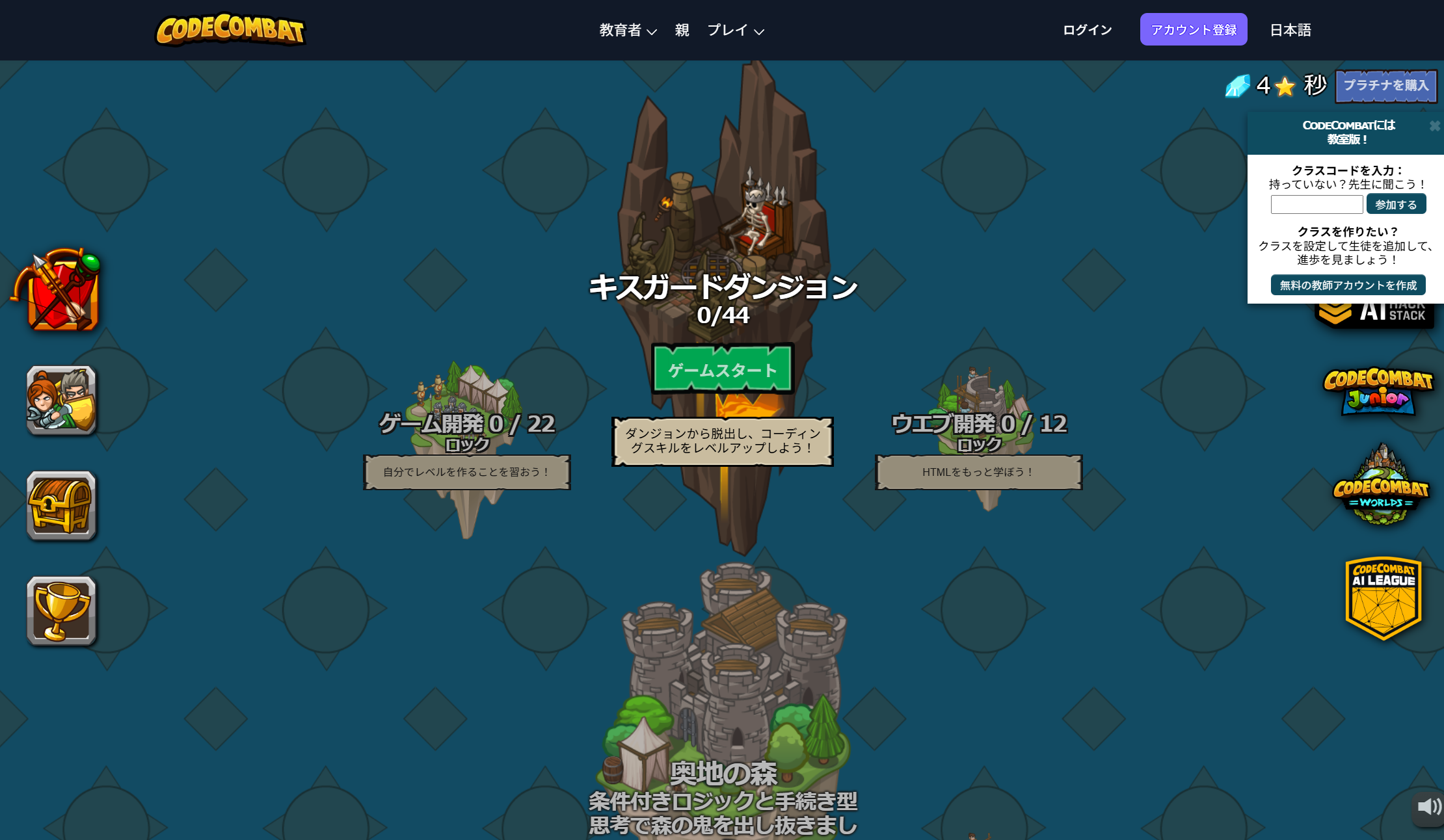1444x840 pixels.
Task: Expand the プレイ dropdown menu
Action: pyautogui.click(x=735, y=30)
